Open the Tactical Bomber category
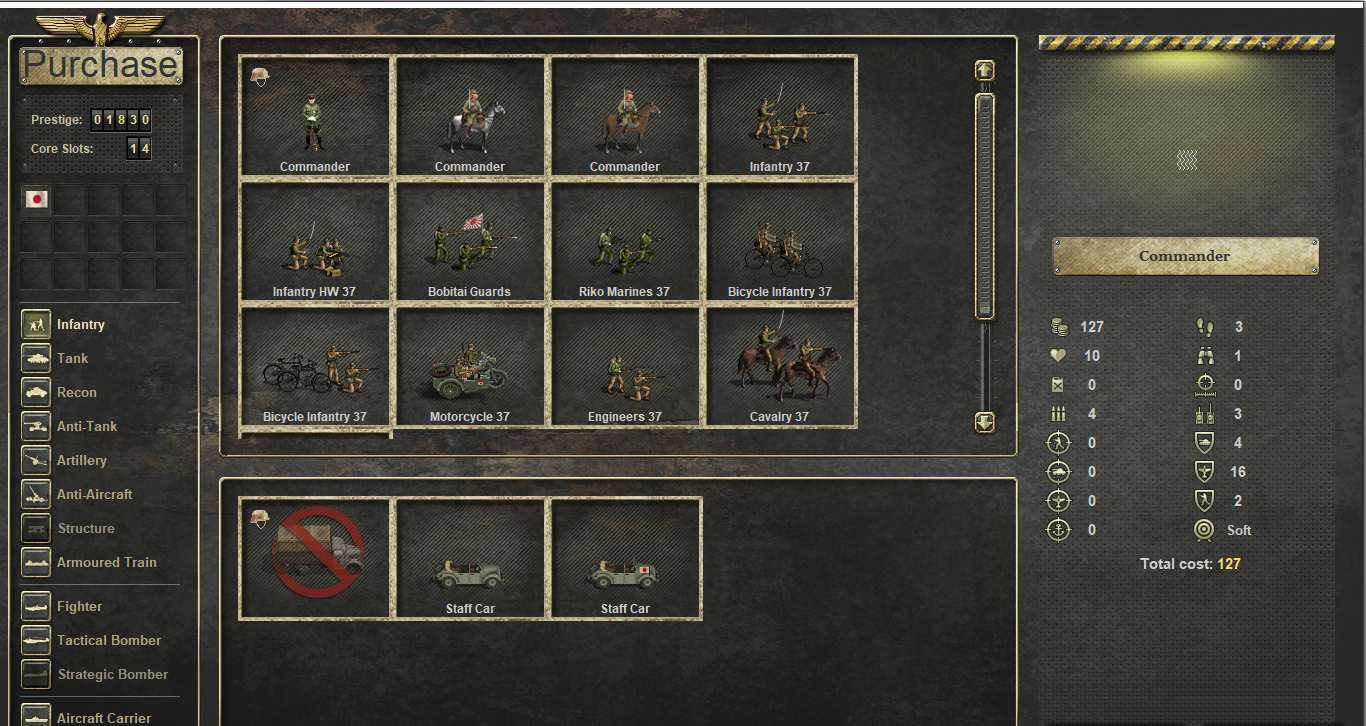 coord(108,640)
